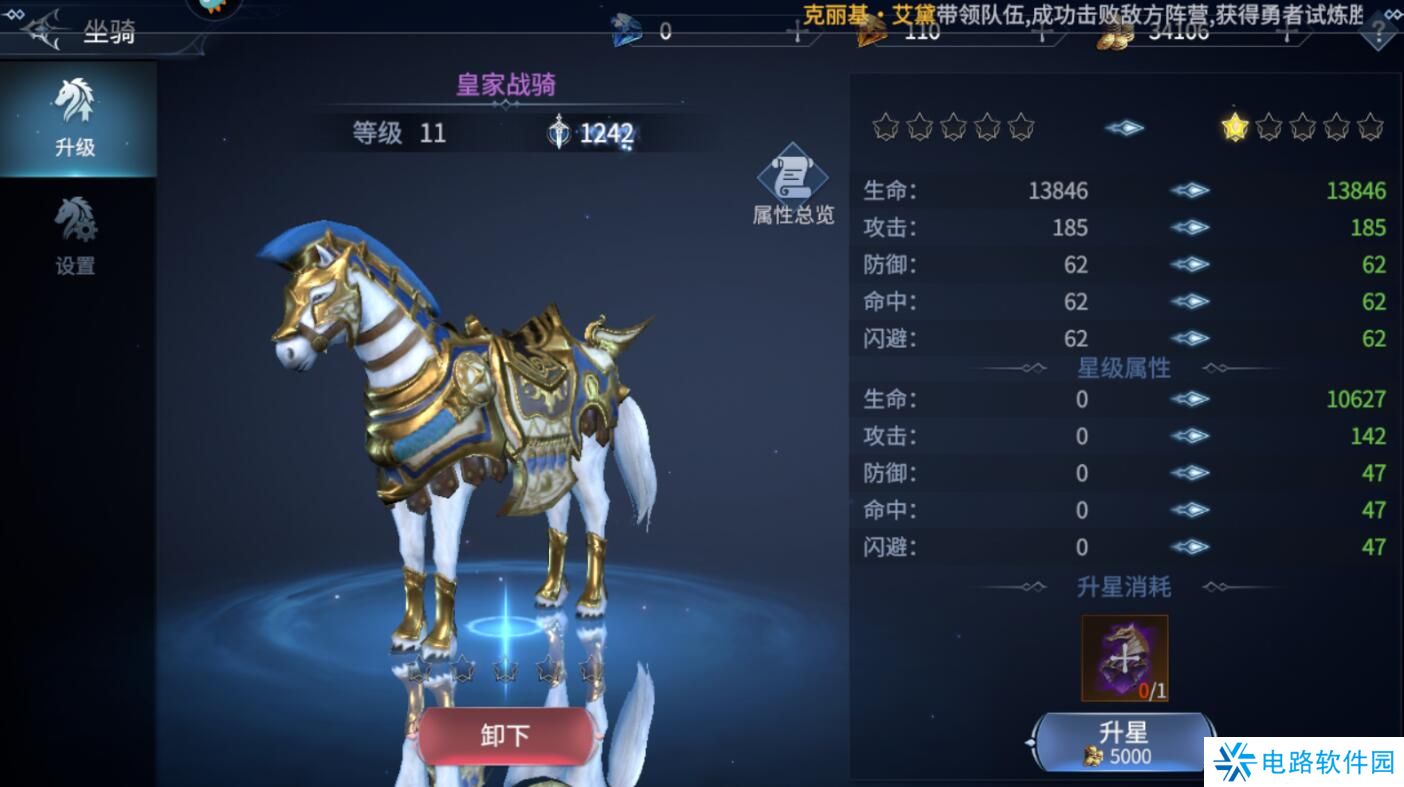This screenshot has width=1404, height=787.
Task: Click the arrow between the two star rows
Action: click(x=1123, y=128)
